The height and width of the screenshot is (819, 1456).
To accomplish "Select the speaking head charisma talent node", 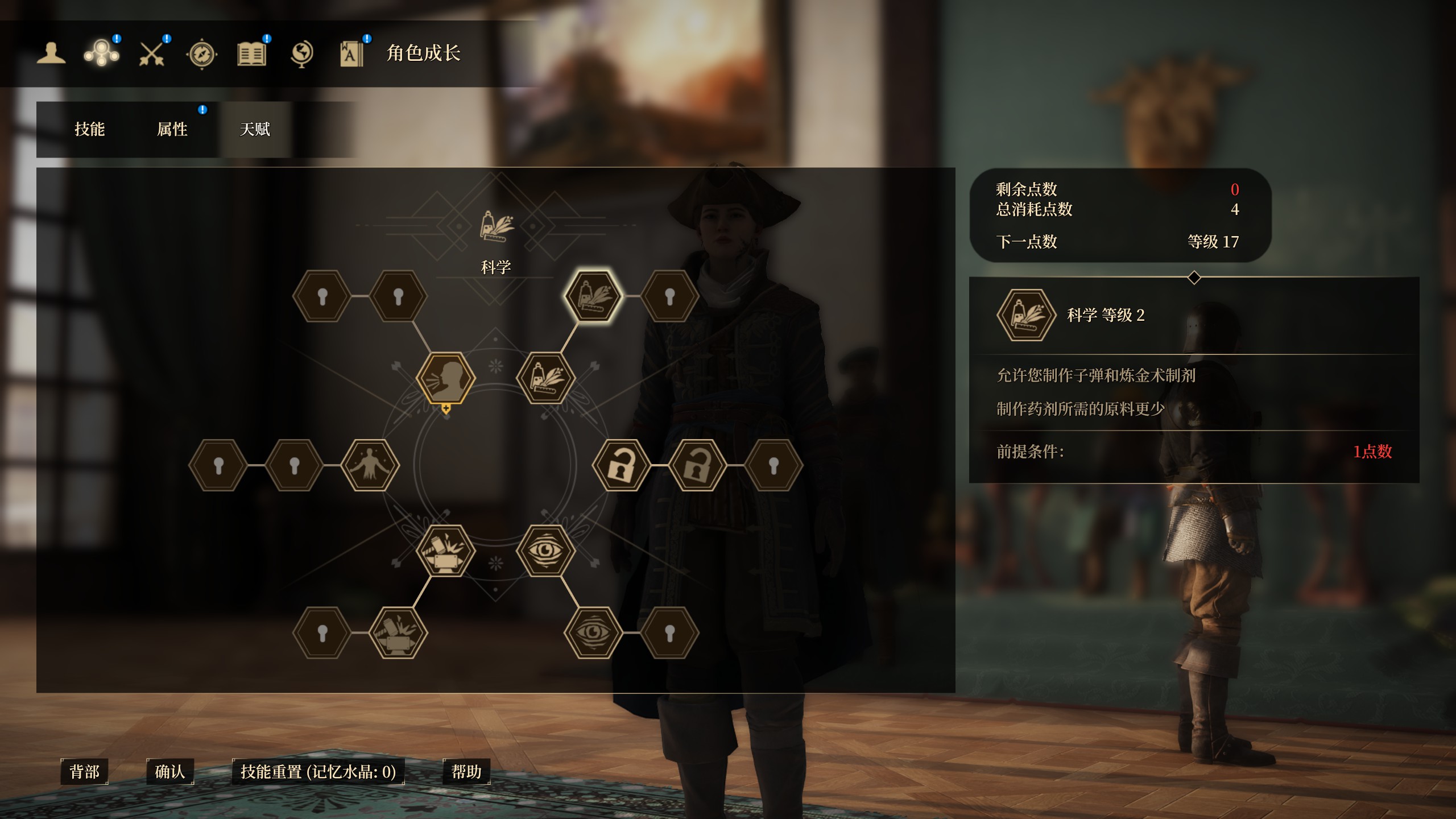I will [446, 378].
